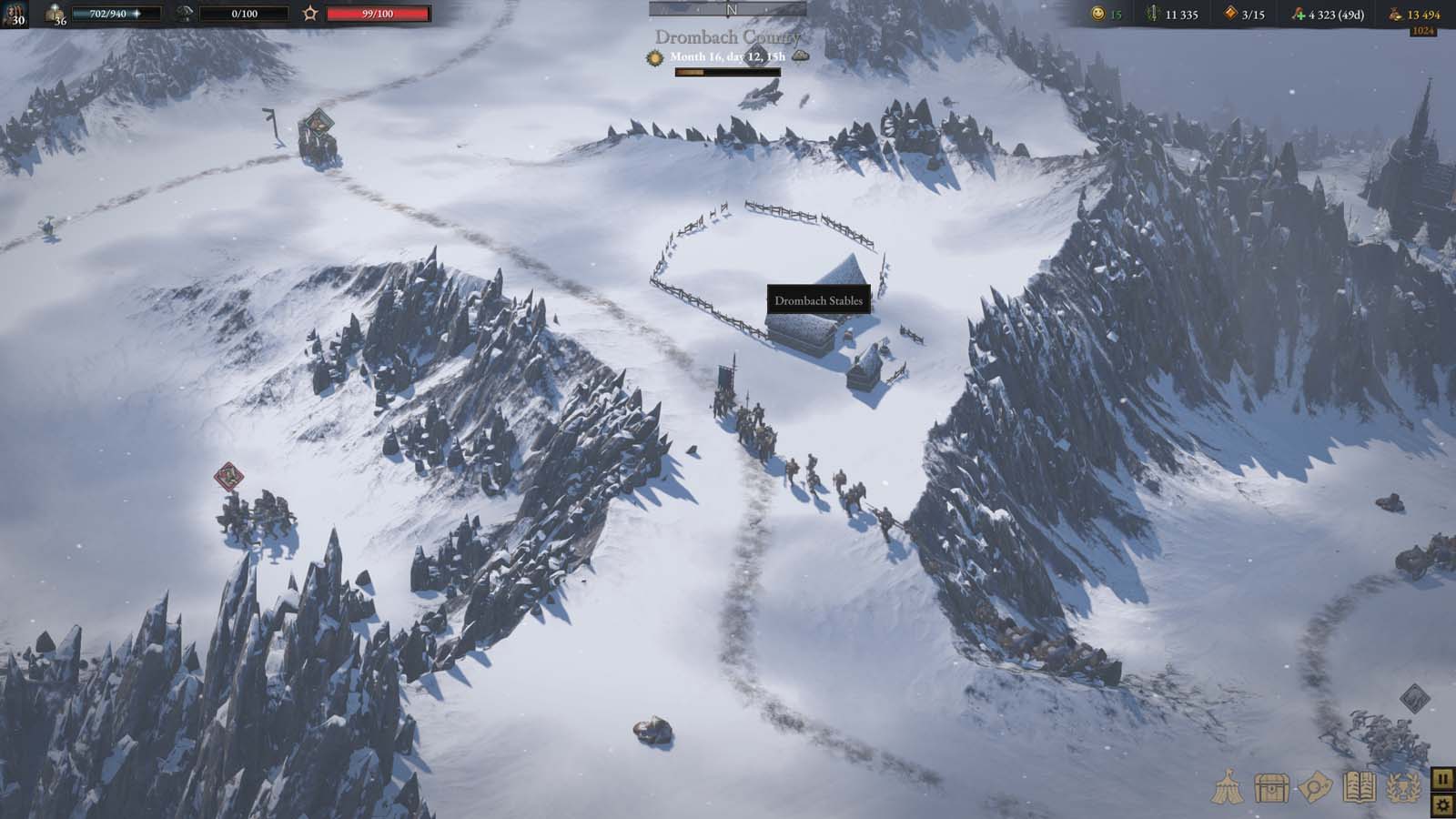Viewport: 1456px width, 819px height.
Task: Click the influence swords icon showing 11 335
Action: coord(1154,14)
